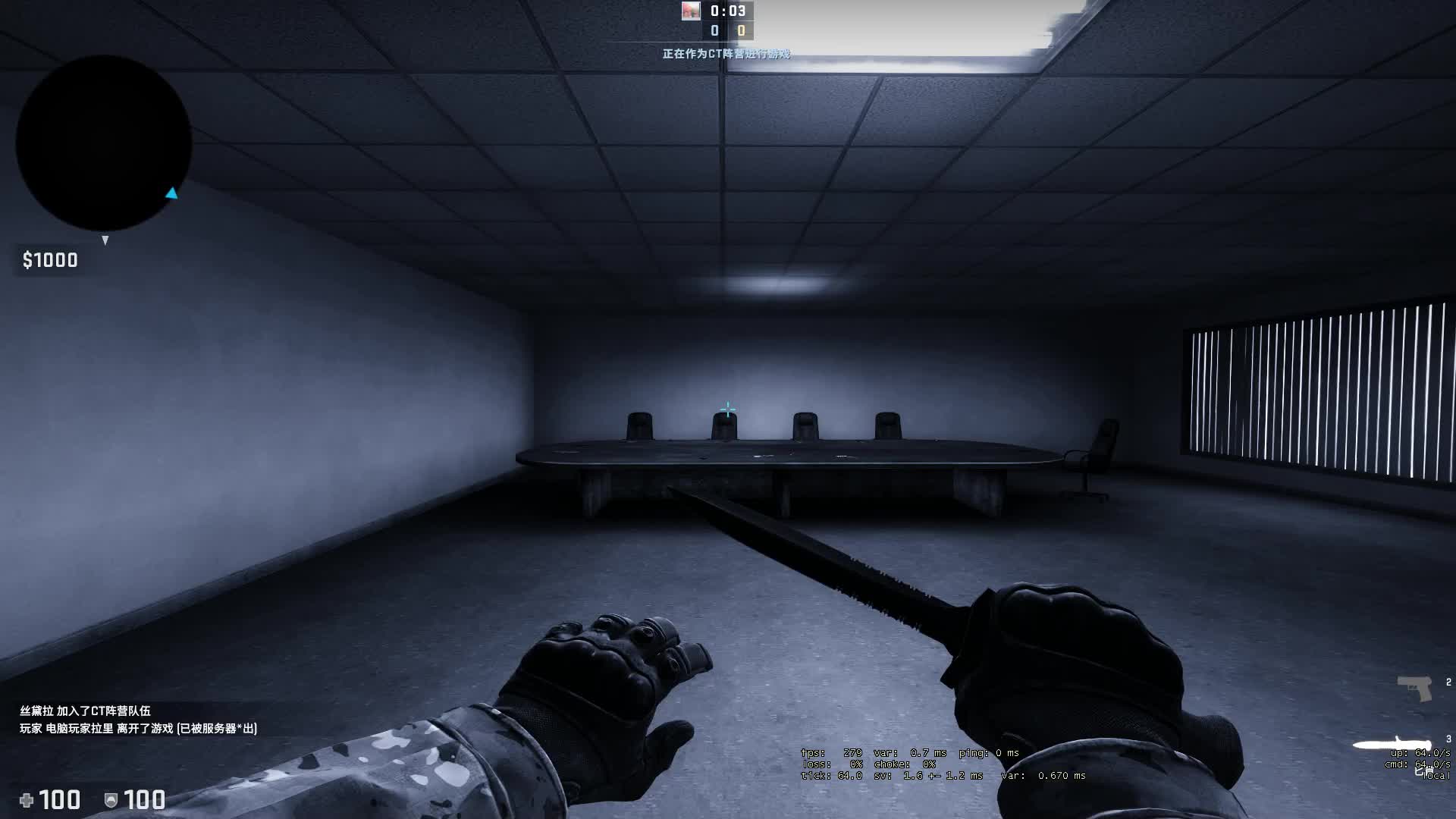Click the CT team score number
1456x819 pixels.
pyautogui.click(x=713, y=30)
